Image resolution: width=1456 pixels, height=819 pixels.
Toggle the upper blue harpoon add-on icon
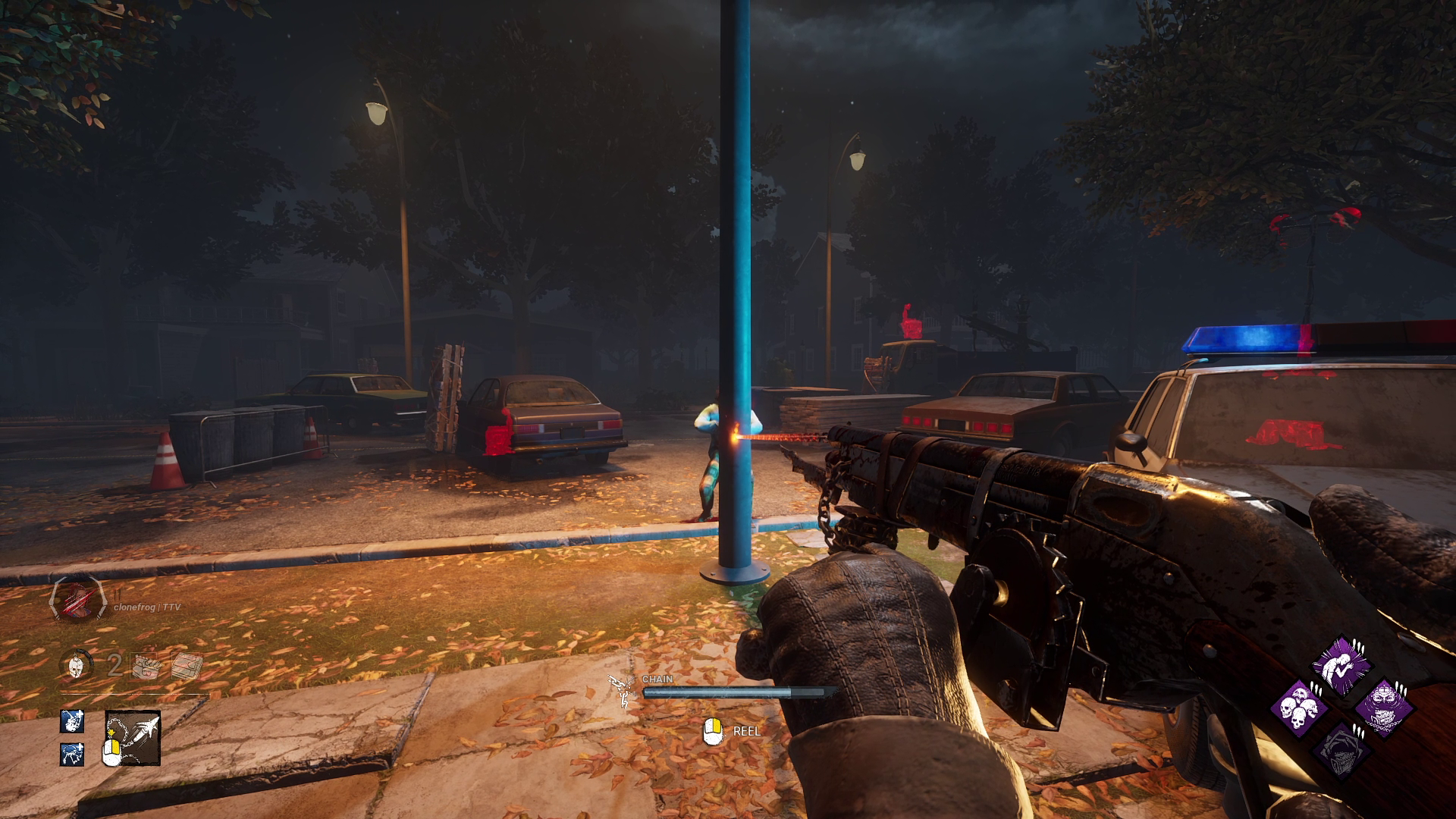pos(72,722)
